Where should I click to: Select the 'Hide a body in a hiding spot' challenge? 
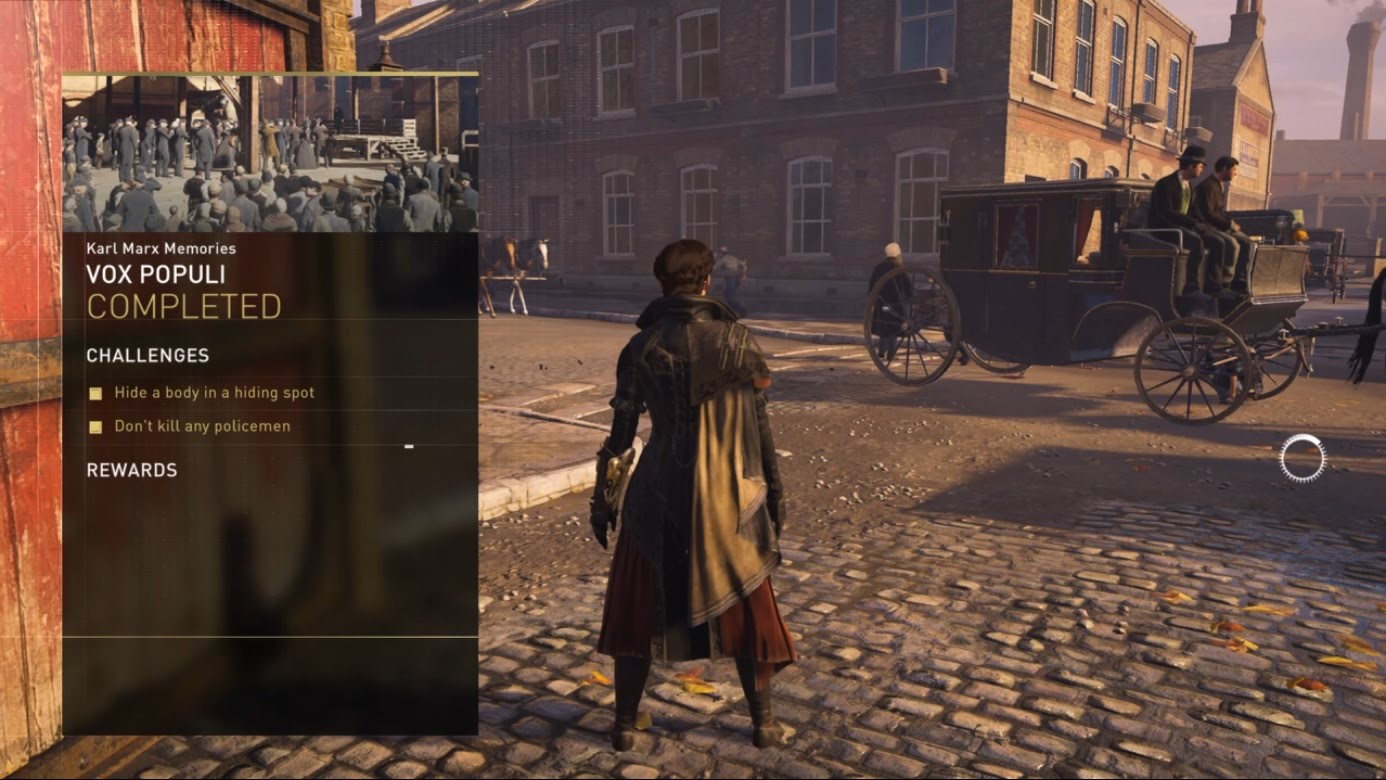tap(213, 393)
